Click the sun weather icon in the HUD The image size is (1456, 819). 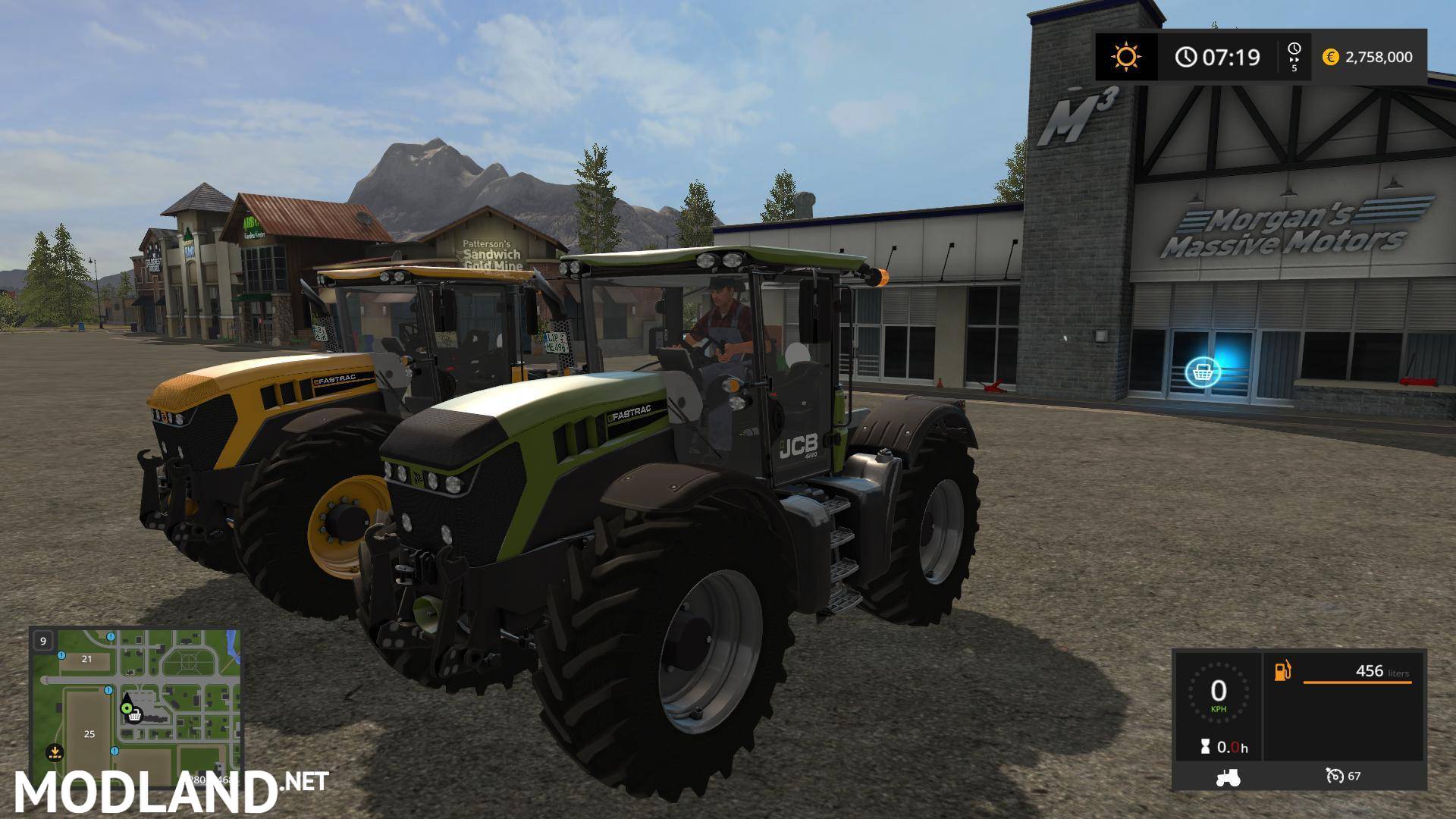[1126, 56]
